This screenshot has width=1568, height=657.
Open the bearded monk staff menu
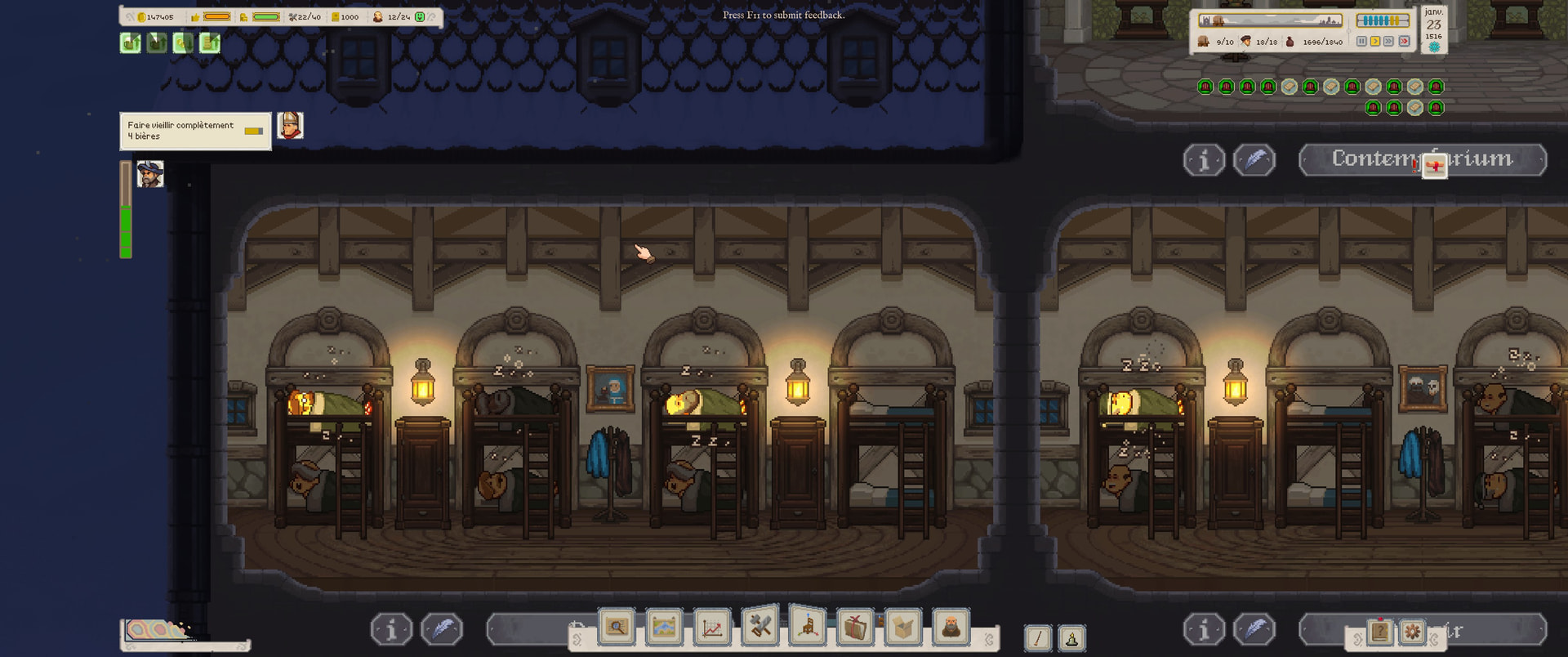pos(951,628)
